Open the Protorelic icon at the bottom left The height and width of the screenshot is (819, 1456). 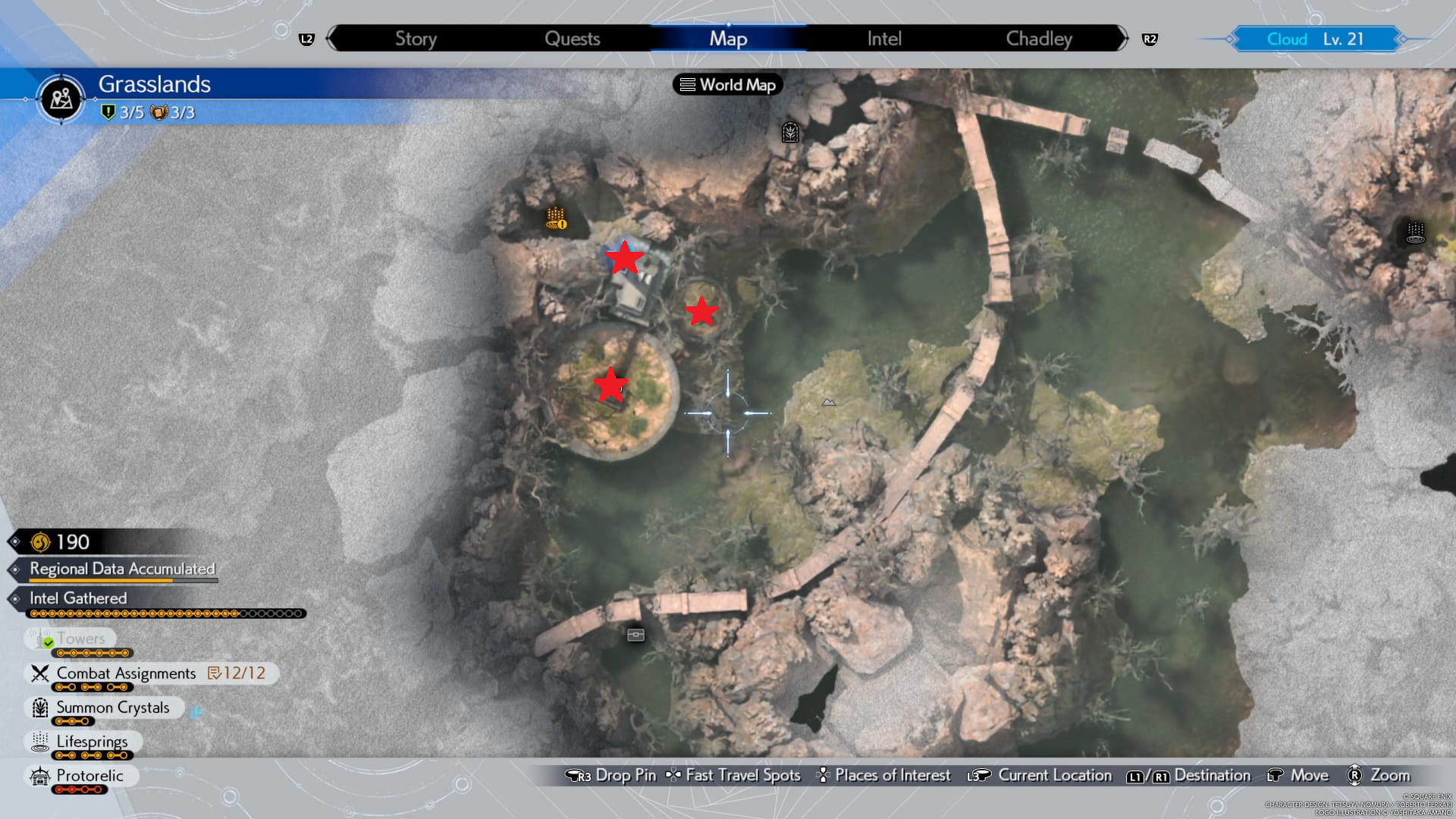tap(39, 776)
